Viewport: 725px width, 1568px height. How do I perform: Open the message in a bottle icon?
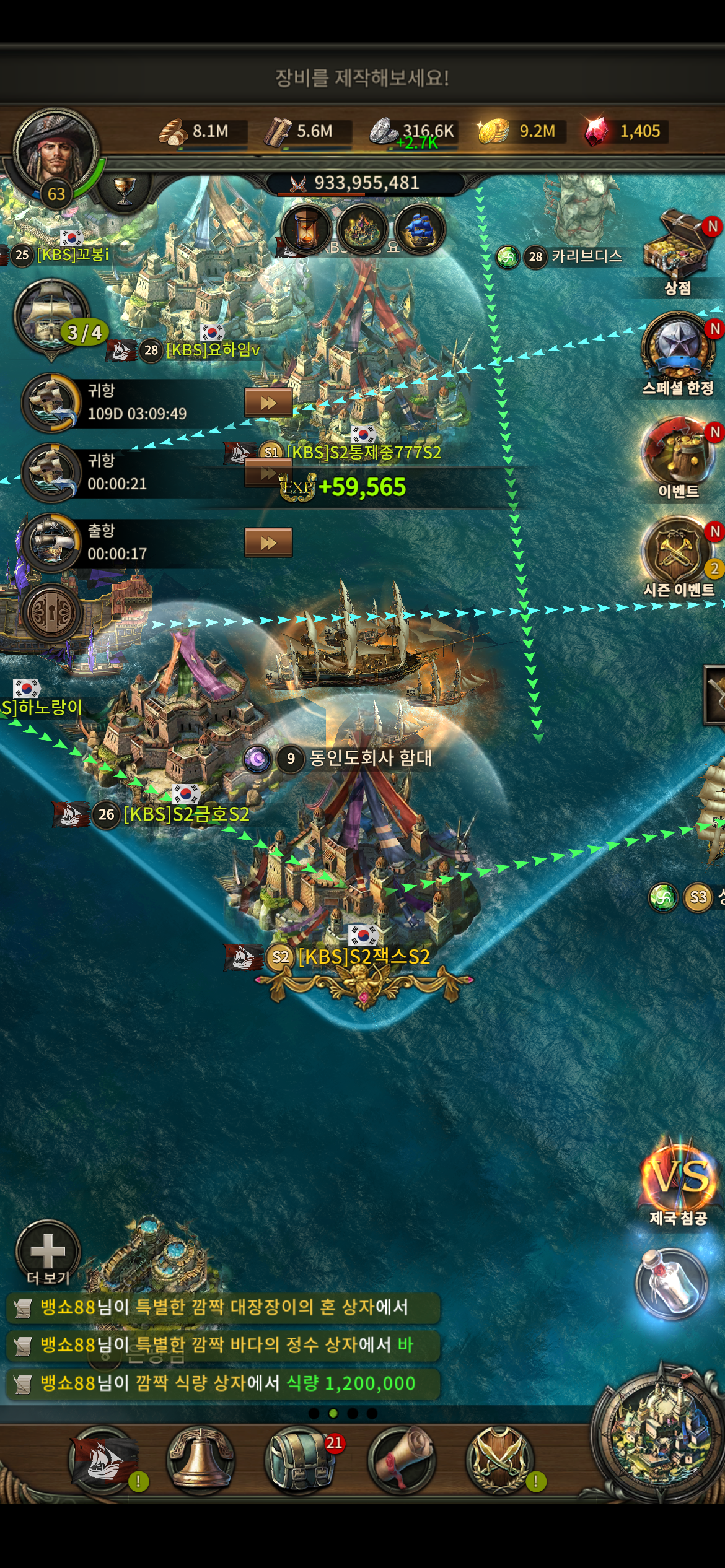coord(671,1282)
